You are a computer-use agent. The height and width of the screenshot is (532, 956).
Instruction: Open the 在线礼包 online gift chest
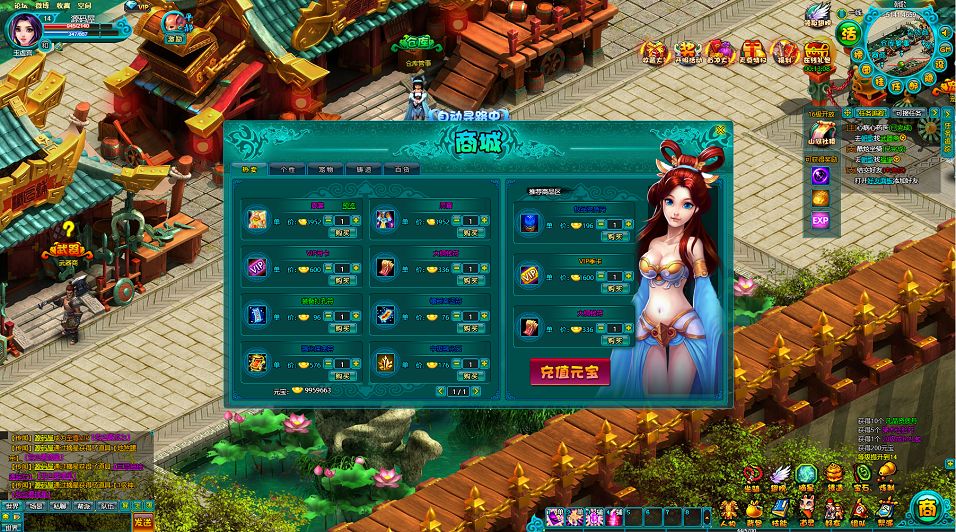818,53
